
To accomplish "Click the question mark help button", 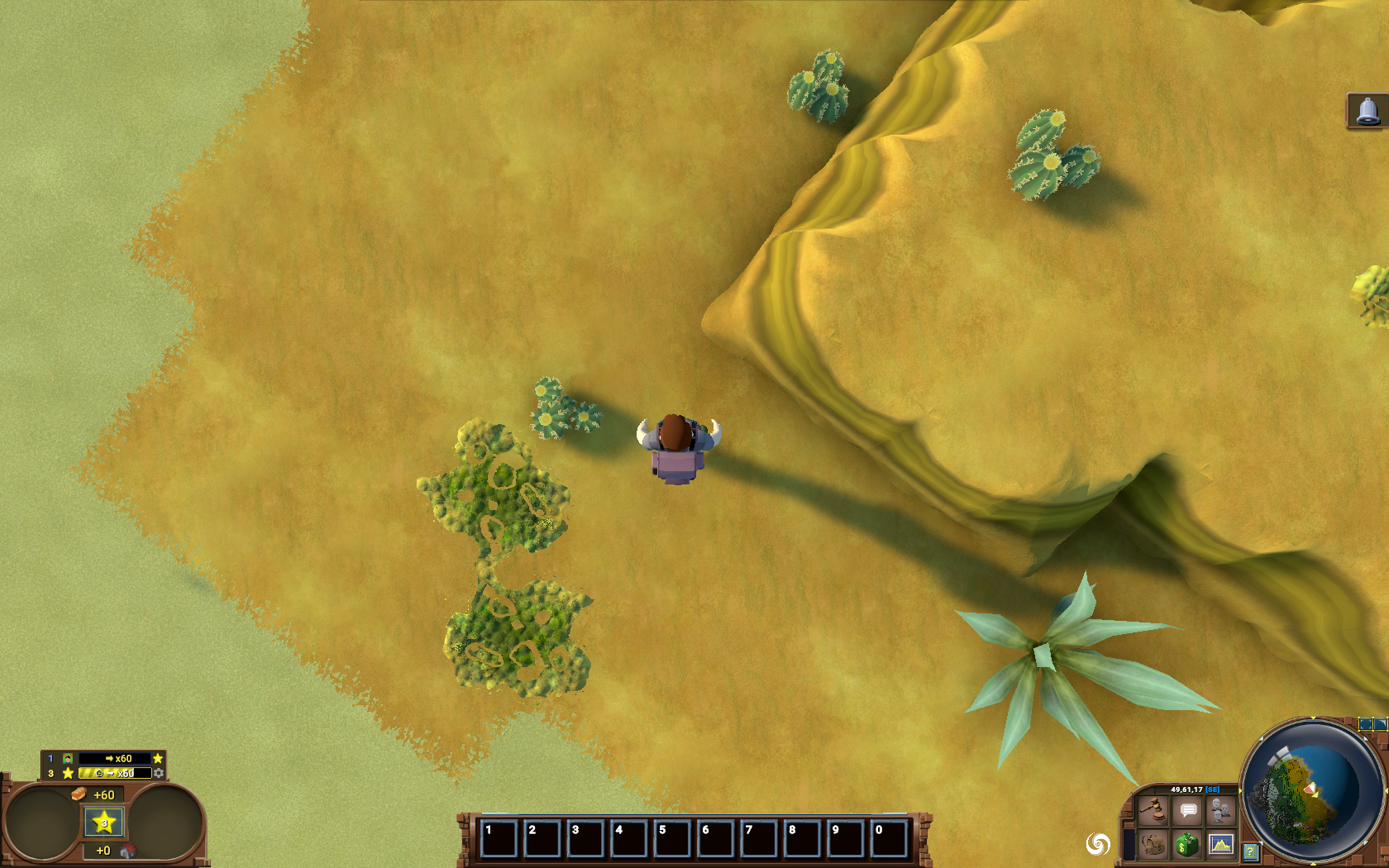I will coord(1250,851).
